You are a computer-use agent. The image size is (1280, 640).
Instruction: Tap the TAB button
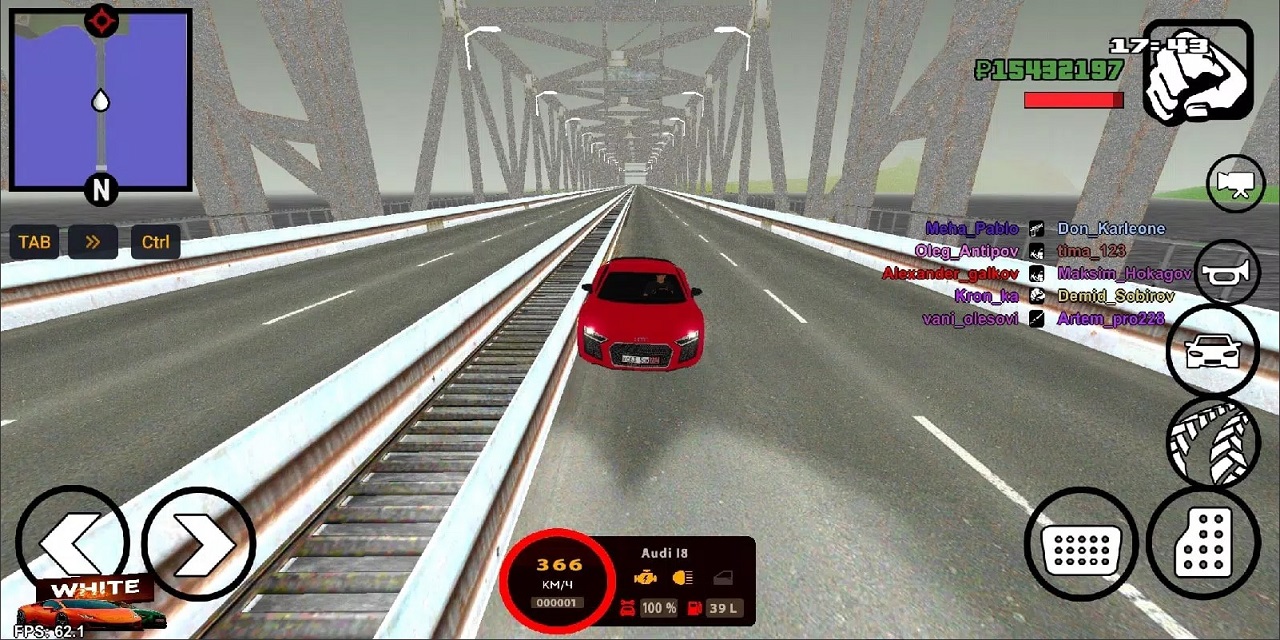[x=34, y=242]
